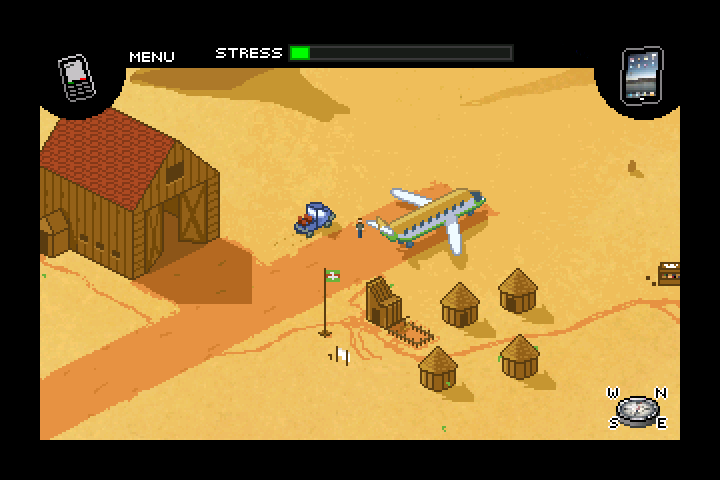The width and height of the screenshot is (720, 480).
Task: Click the compass in the corner
Action: [x=638, y=408]
